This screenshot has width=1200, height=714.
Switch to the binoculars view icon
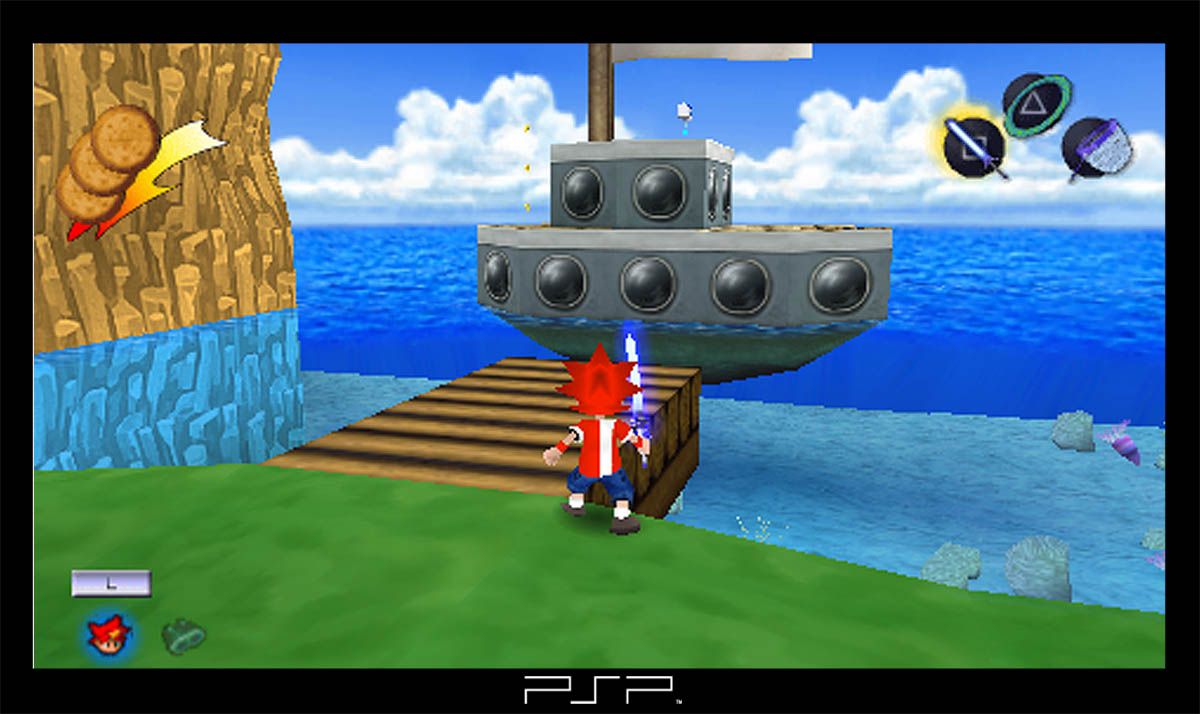click(183, 635)
